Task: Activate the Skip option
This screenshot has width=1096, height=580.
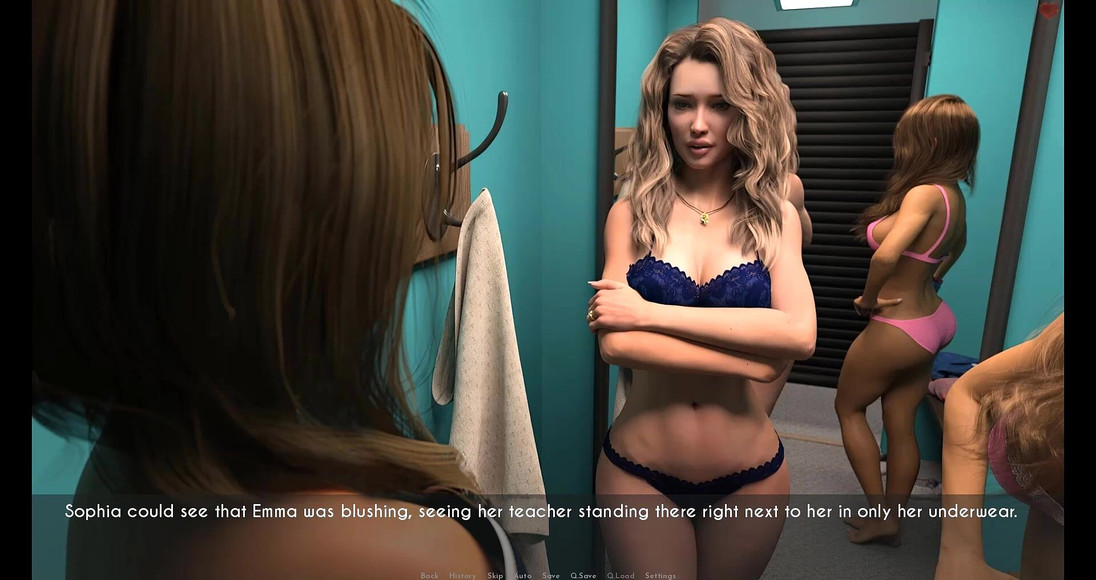Action: tap(495, 575)
